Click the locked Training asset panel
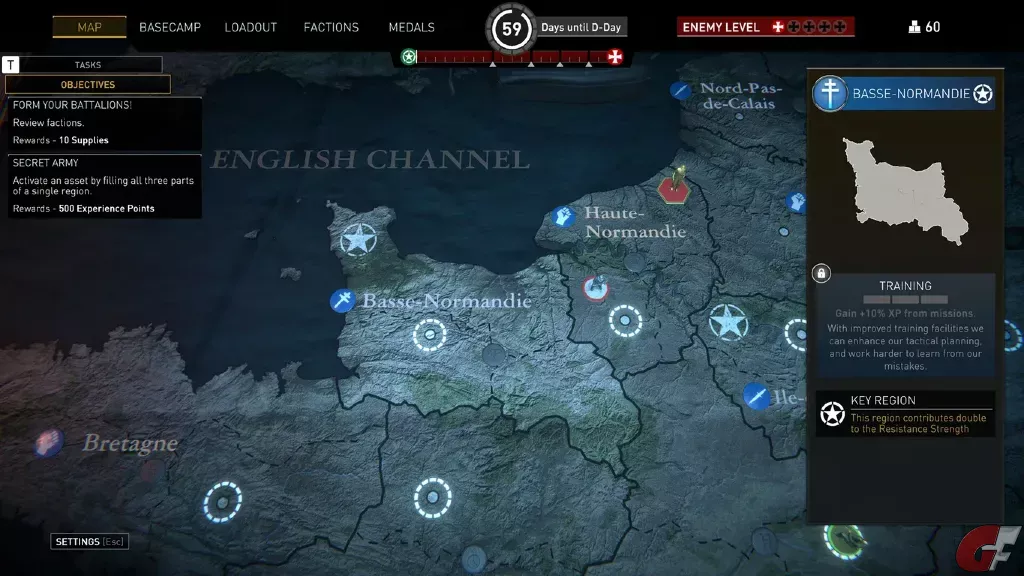1024x576 pixels. pos(904,326)
